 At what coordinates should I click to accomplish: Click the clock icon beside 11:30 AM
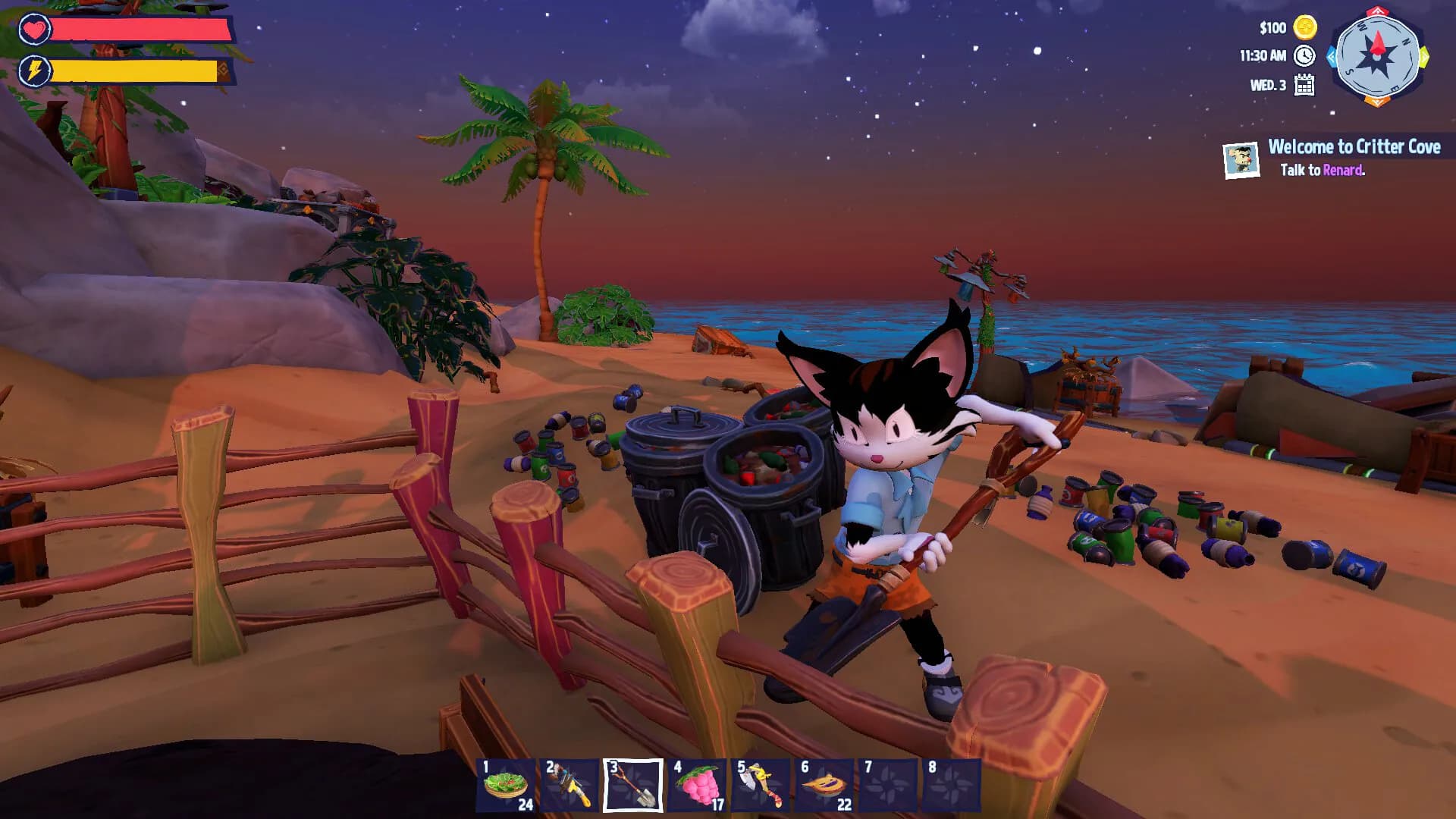tap(1304, 56)
